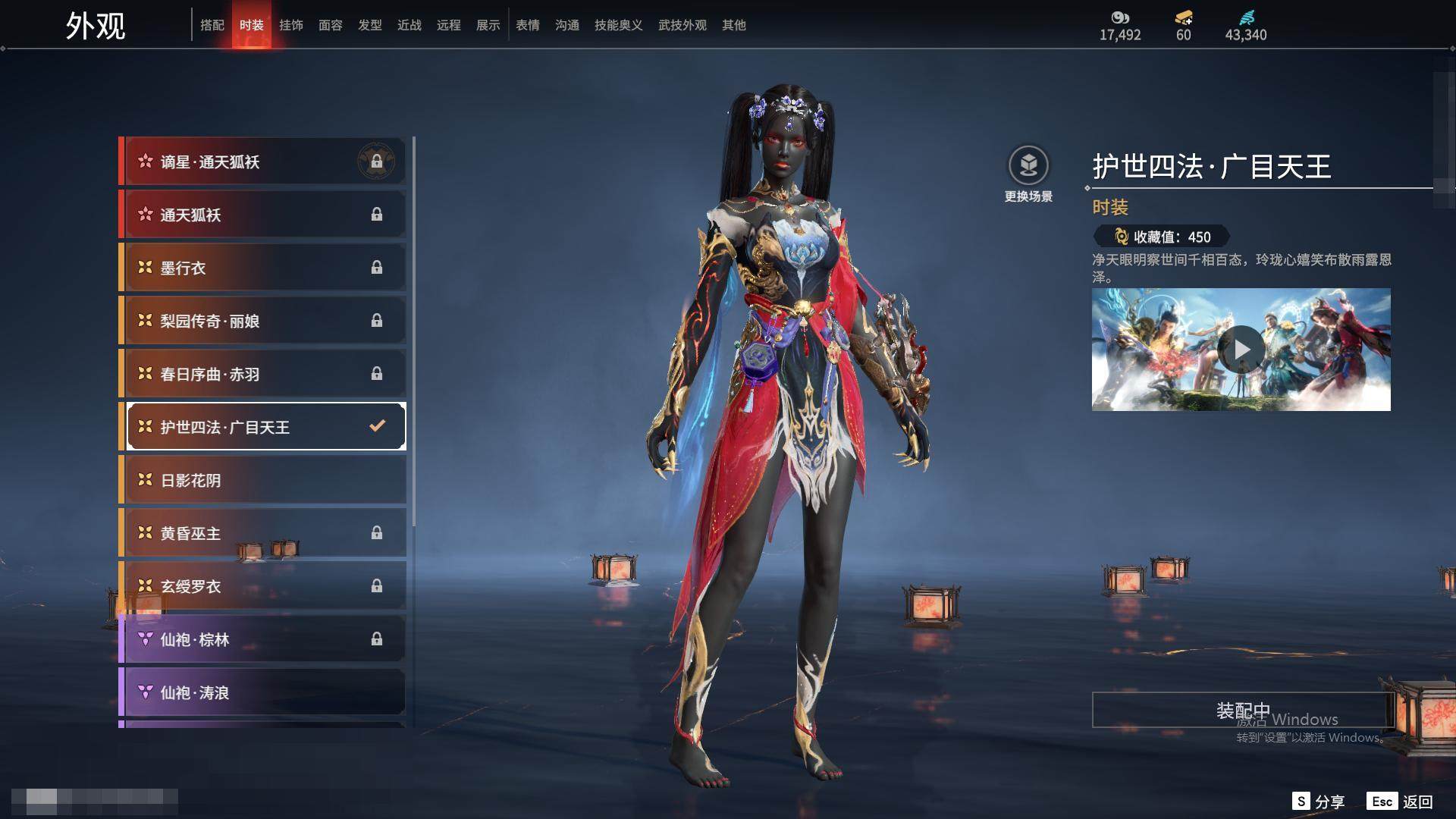This screenshot has width=1456, height=819.
Task: Click the 分享 share button
Action: [x=1319, y=802]
